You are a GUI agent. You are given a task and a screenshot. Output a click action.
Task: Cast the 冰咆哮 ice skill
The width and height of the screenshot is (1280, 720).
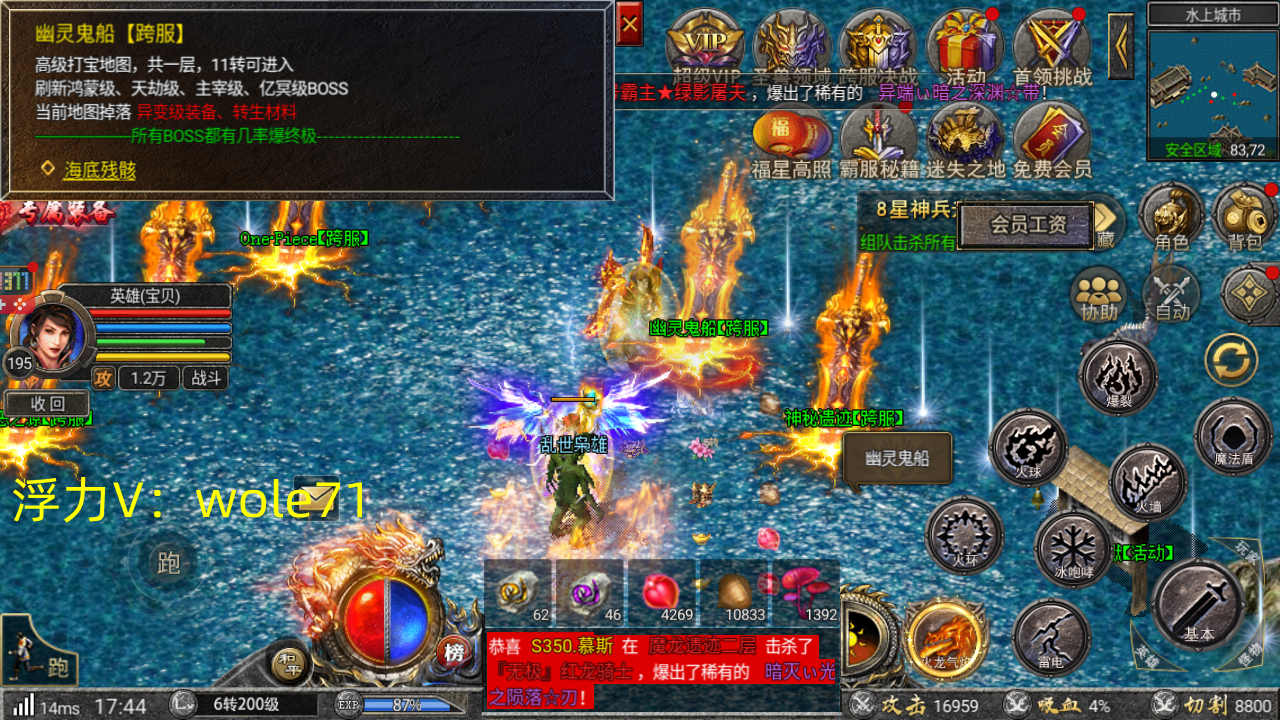coord(1072,549)
